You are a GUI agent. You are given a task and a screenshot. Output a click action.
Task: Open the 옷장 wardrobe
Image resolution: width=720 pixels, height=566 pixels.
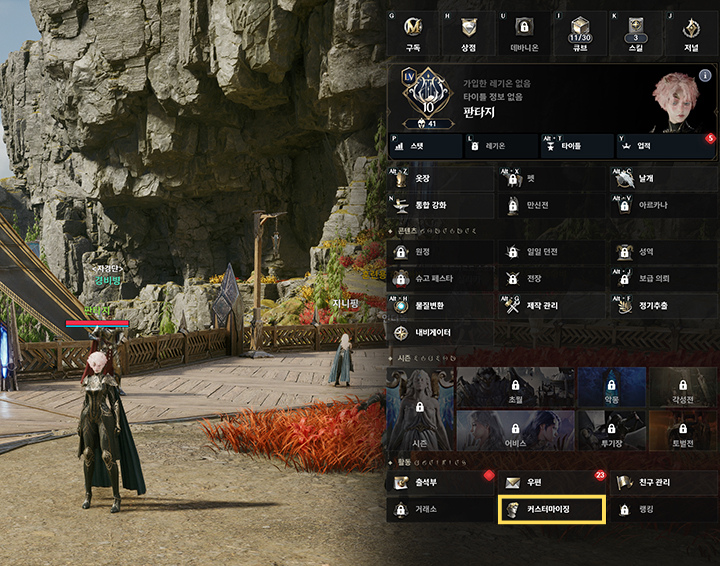click(440, 179)
